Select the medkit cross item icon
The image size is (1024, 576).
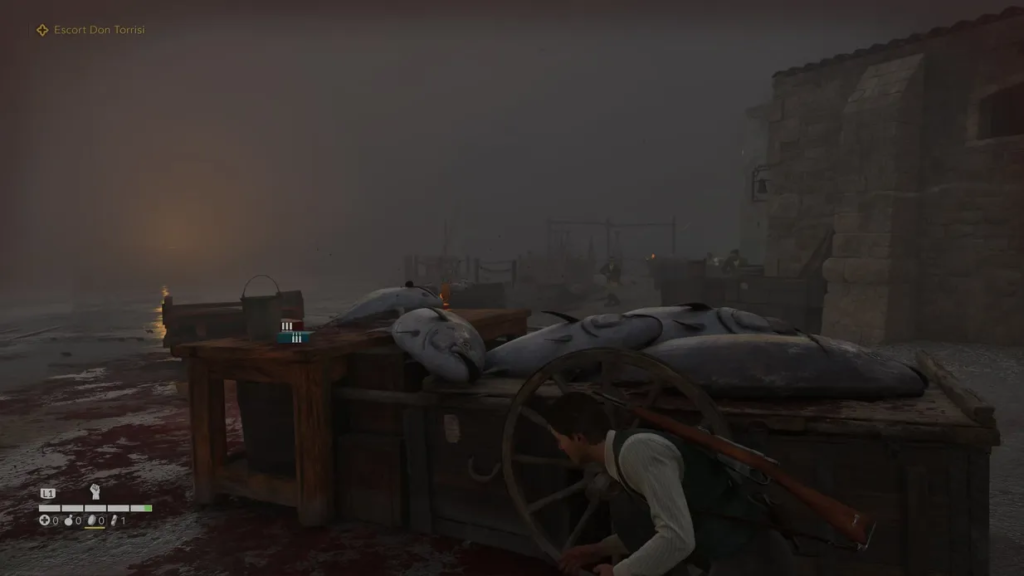tap(44, 520)
